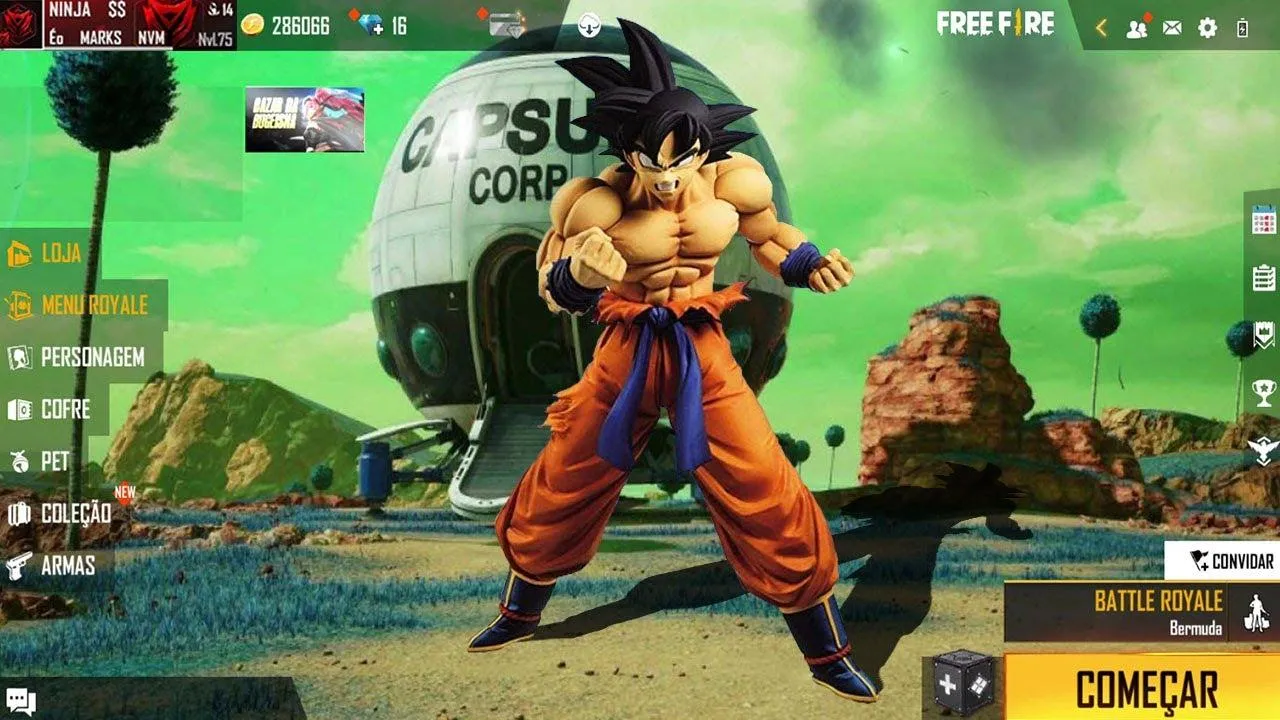The image size is (1280, 720).
Task: Invite friends with the Convidar button
Action: click(1222, 561)
